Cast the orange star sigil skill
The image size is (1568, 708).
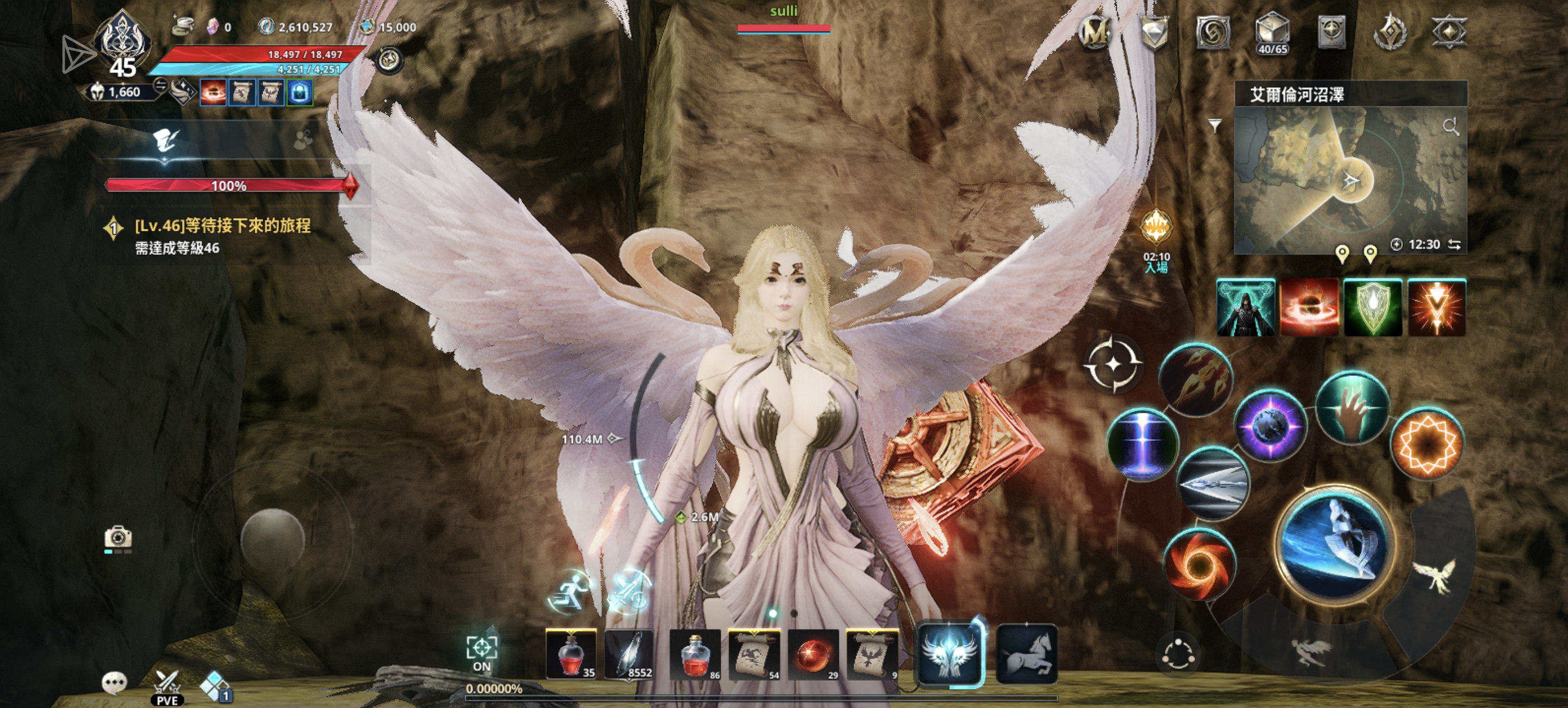point(1426,443)
